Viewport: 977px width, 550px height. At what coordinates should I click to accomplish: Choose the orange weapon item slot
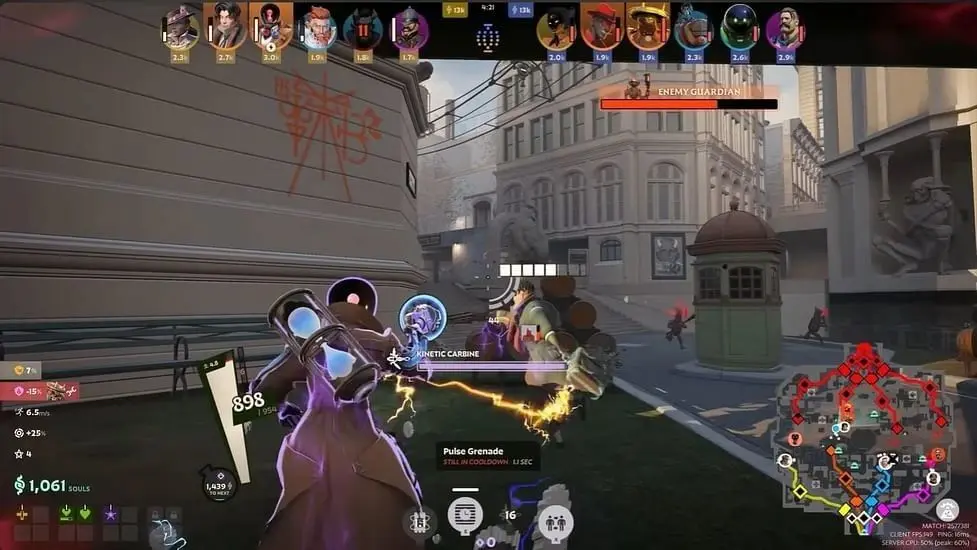click(22, 513)
